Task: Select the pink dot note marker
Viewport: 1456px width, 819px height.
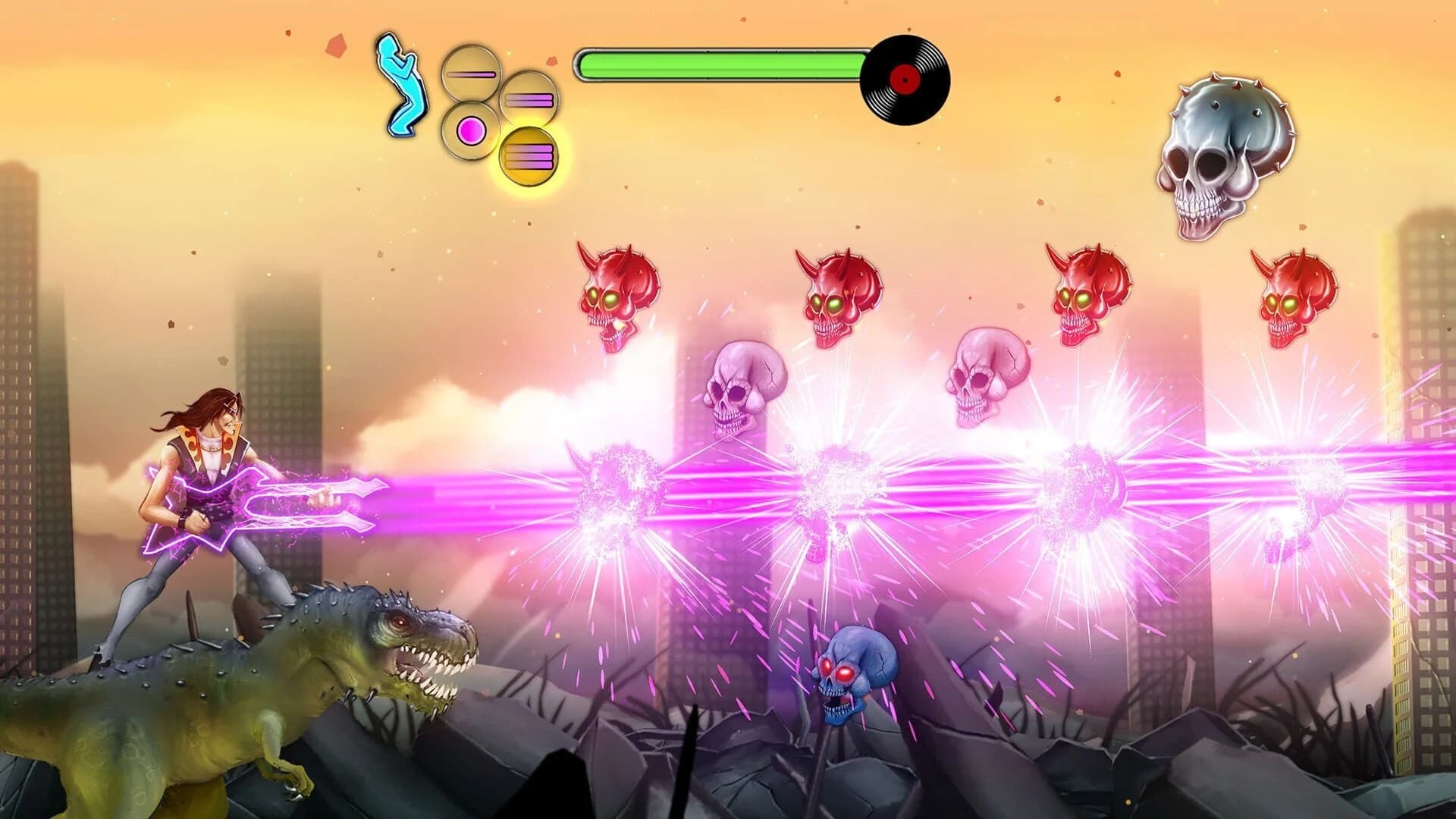Action: pyautogui.click(x=470, y=133)
